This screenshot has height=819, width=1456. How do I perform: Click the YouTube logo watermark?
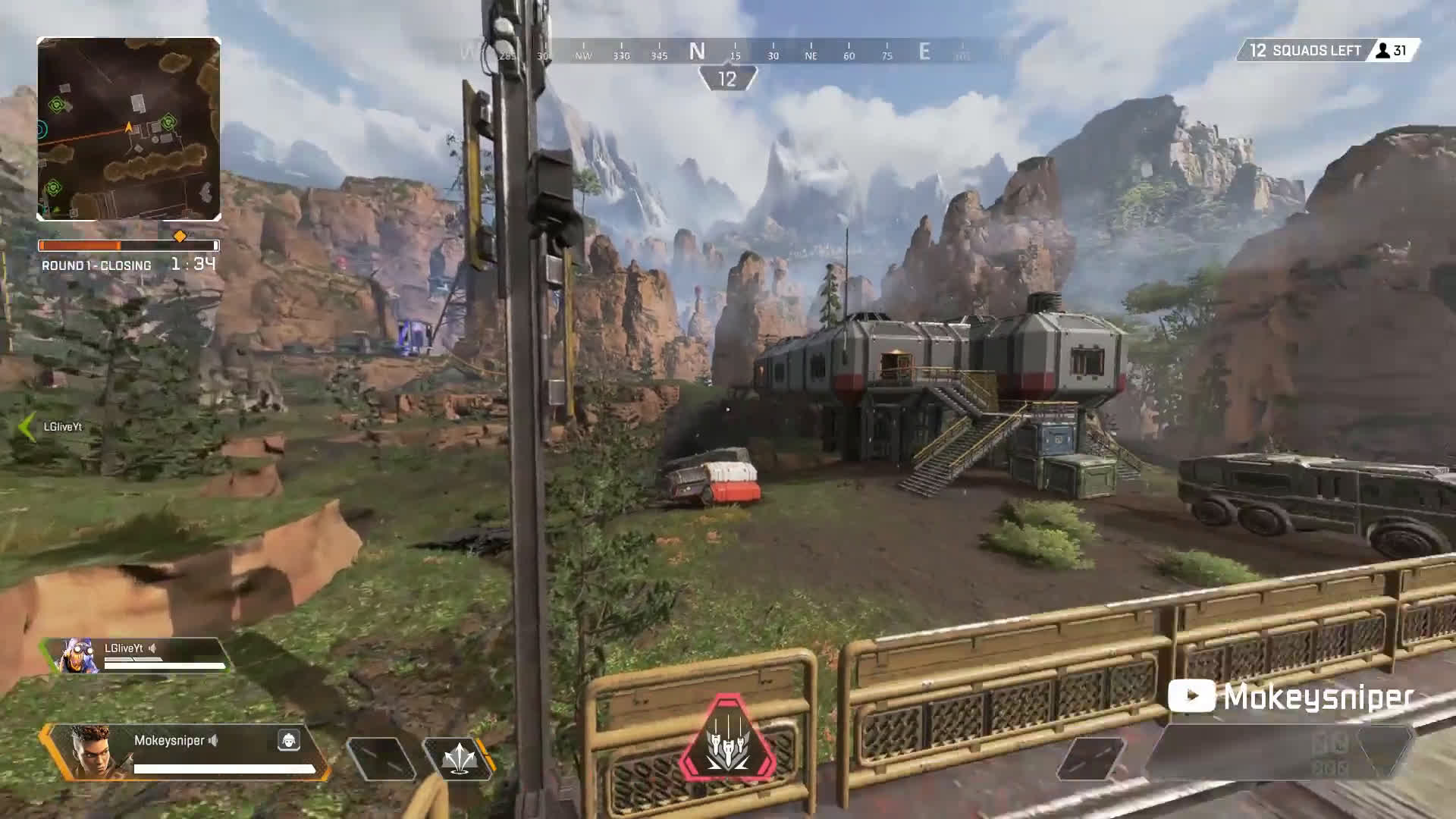tap(1191, 696)
